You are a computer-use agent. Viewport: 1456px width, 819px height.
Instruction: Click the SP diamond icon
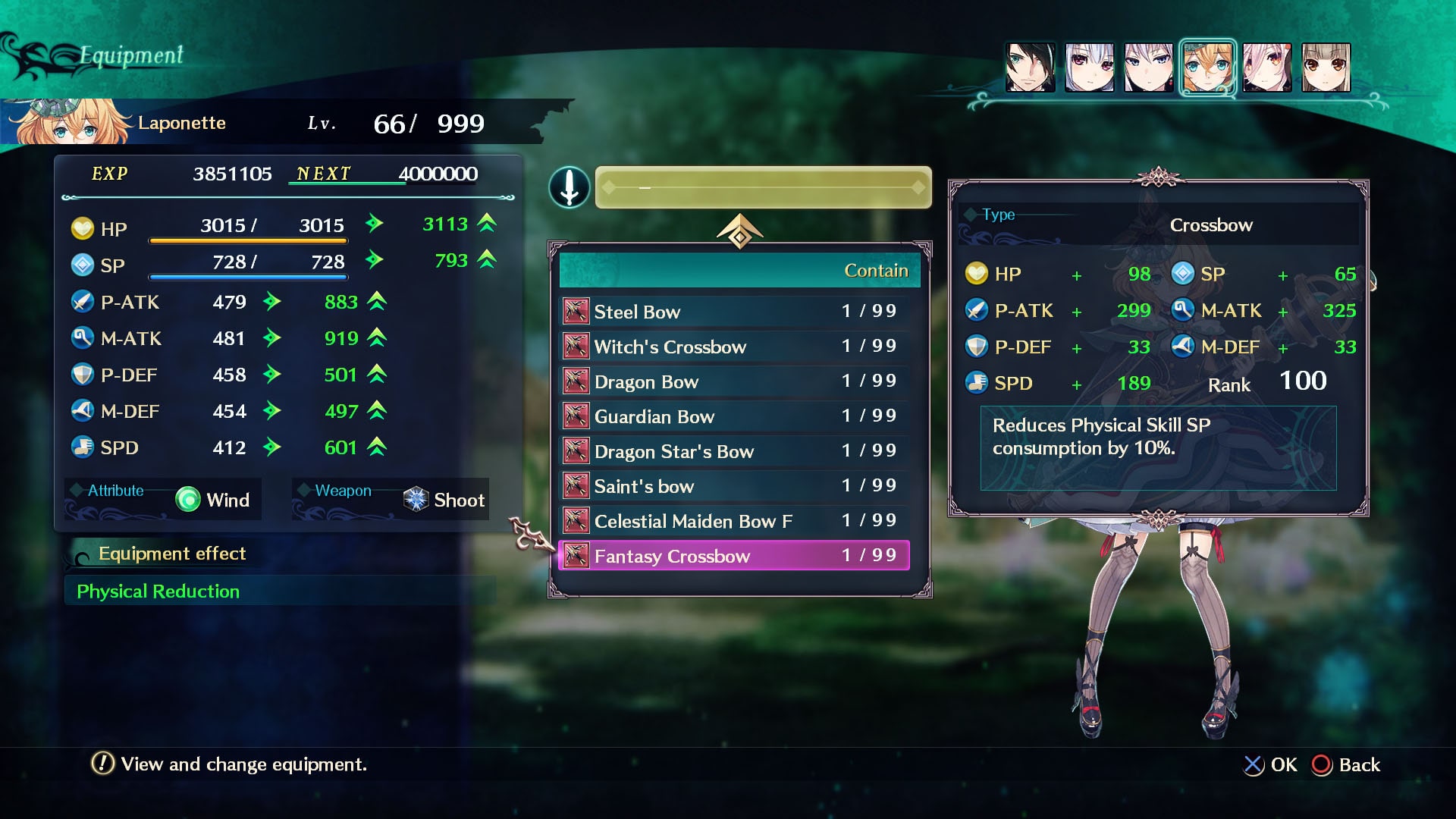click(x=83, y=265)
